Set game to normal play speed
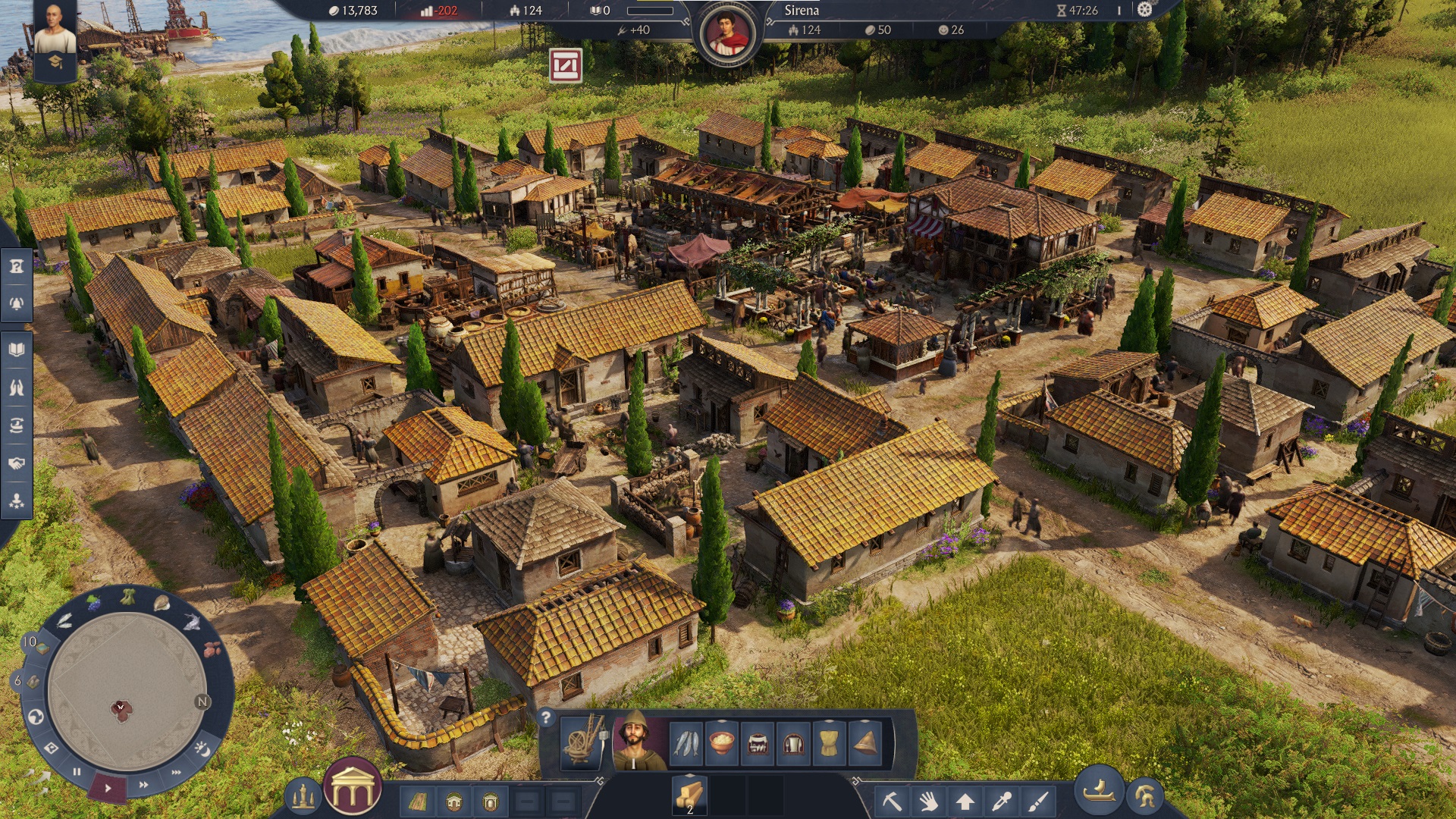This screenshot has width=1456, height=819. pyautogui.click(x=108, y=788)
